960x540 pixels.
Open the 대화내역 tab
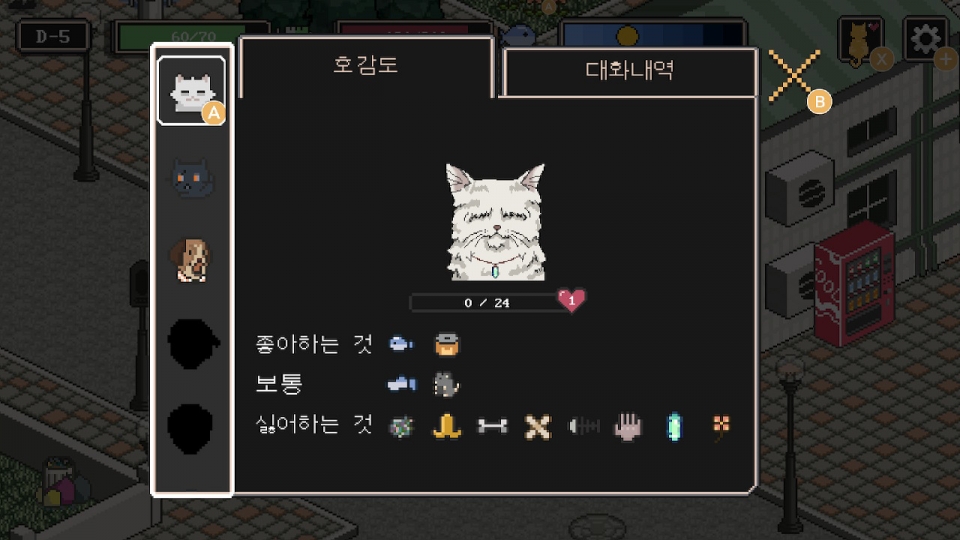pyautogui.click(x=629, y=72)
